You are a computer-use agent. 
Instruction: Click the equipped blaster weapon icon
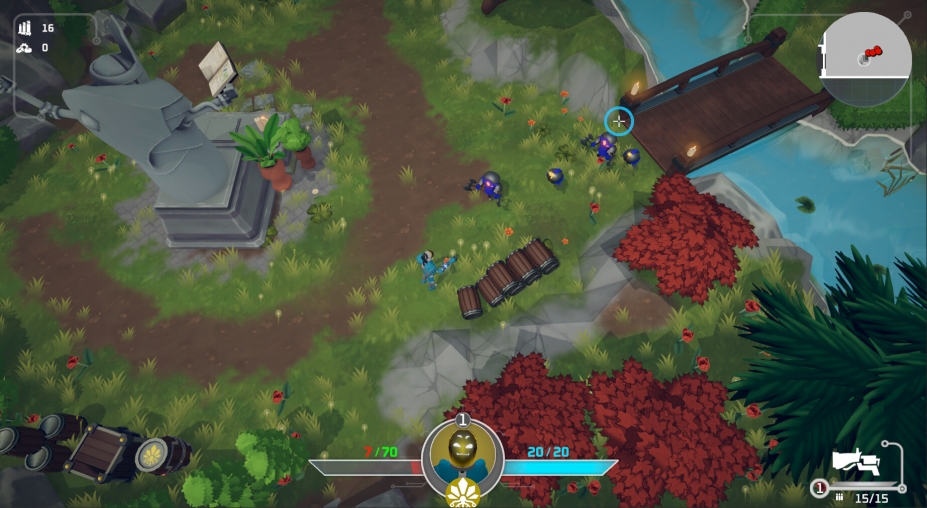coord(856,462)
